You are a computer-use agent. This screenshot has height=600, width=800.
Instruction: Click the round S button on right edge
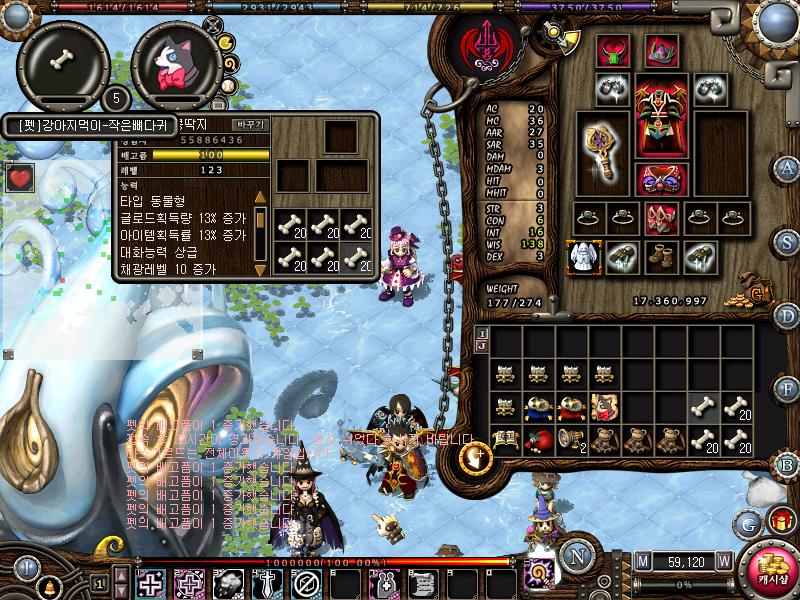tap(788, 242)
